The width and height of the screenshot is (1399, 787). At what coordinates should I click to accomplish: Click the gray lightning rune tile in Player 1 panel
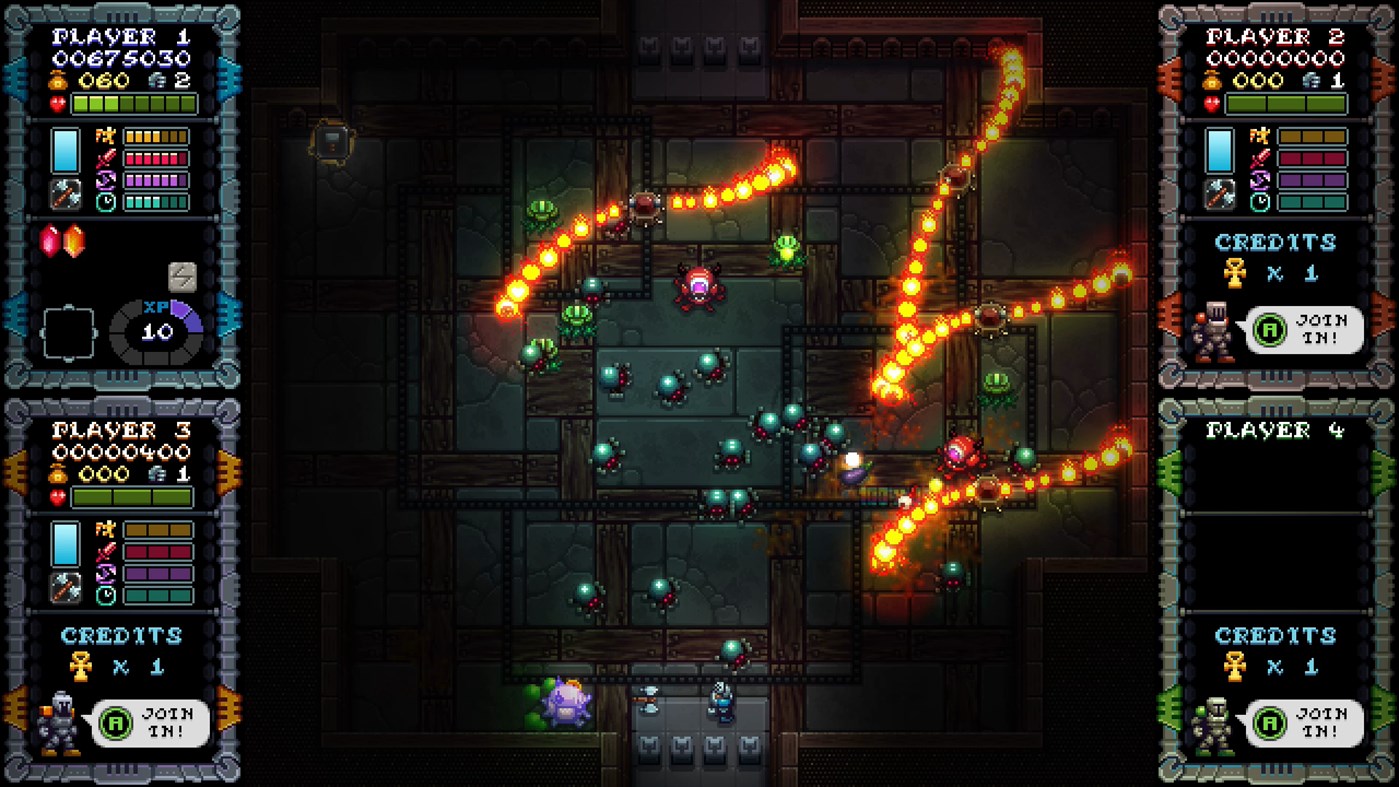point(181,275)
